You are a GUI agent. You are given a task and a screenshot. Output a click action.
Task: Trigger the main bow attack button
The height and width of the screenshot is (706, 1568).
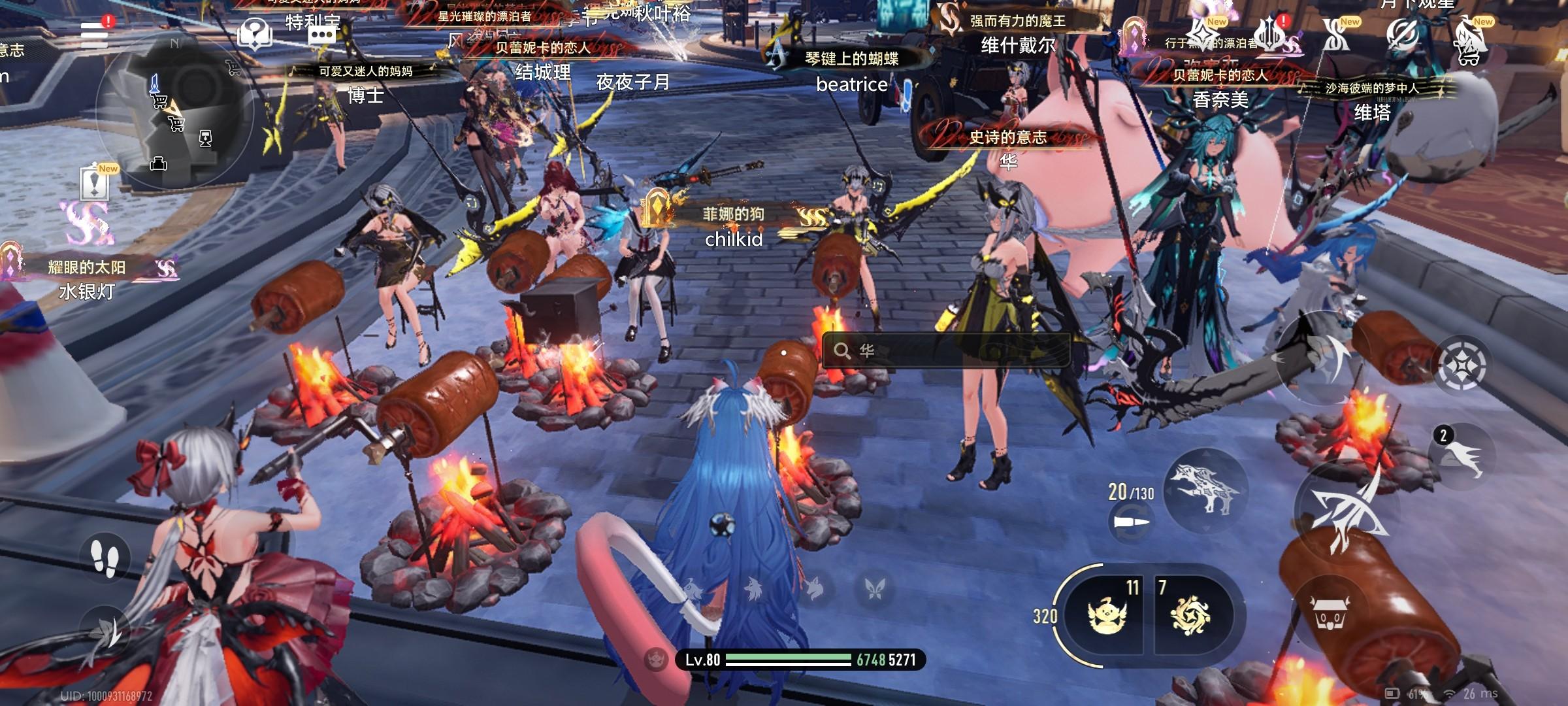coord(1346,513)
